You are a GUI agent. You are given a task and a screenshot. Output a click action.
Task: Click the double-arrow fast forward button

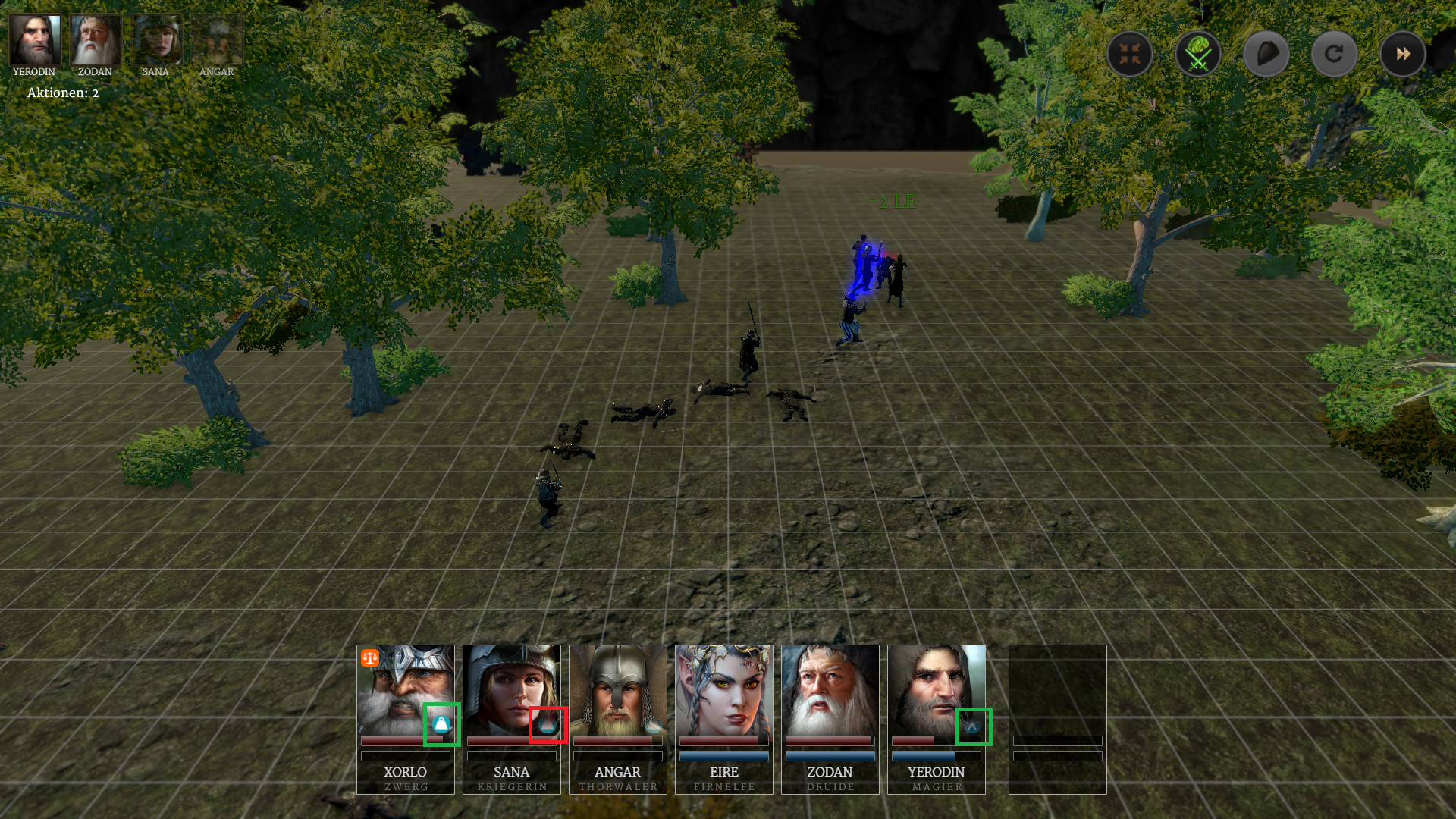coord(1403,54)
